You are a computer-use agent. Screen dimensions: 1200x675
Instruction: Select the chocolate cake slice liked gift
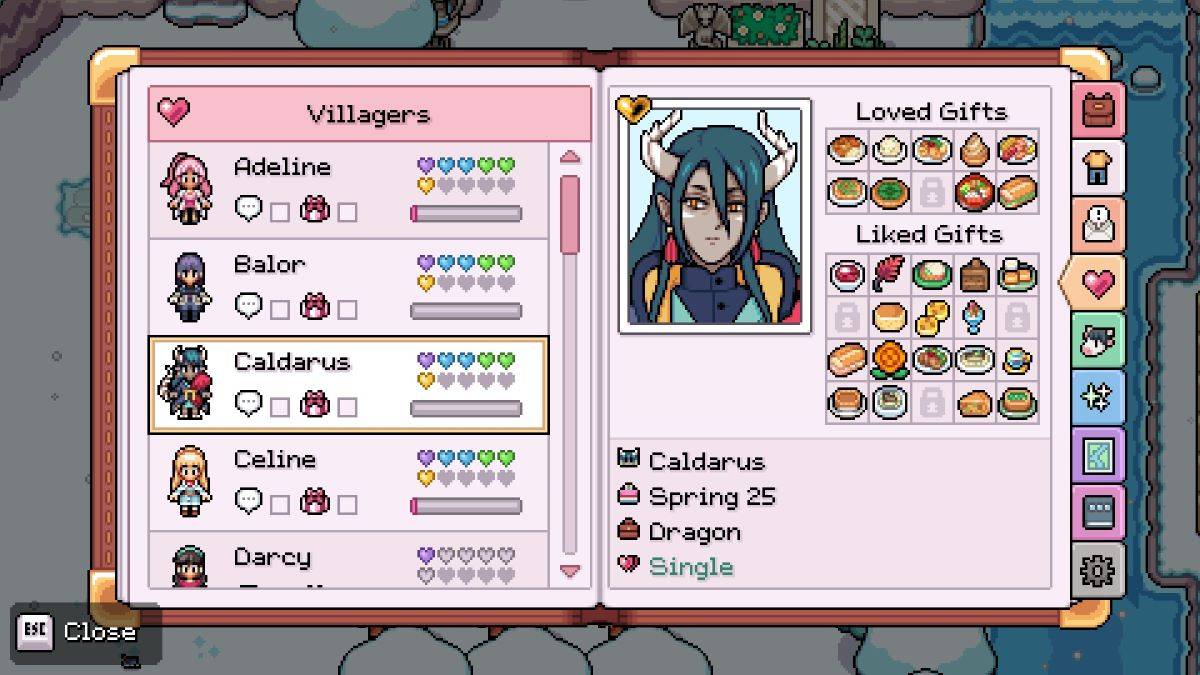click(x=974, y=274)
